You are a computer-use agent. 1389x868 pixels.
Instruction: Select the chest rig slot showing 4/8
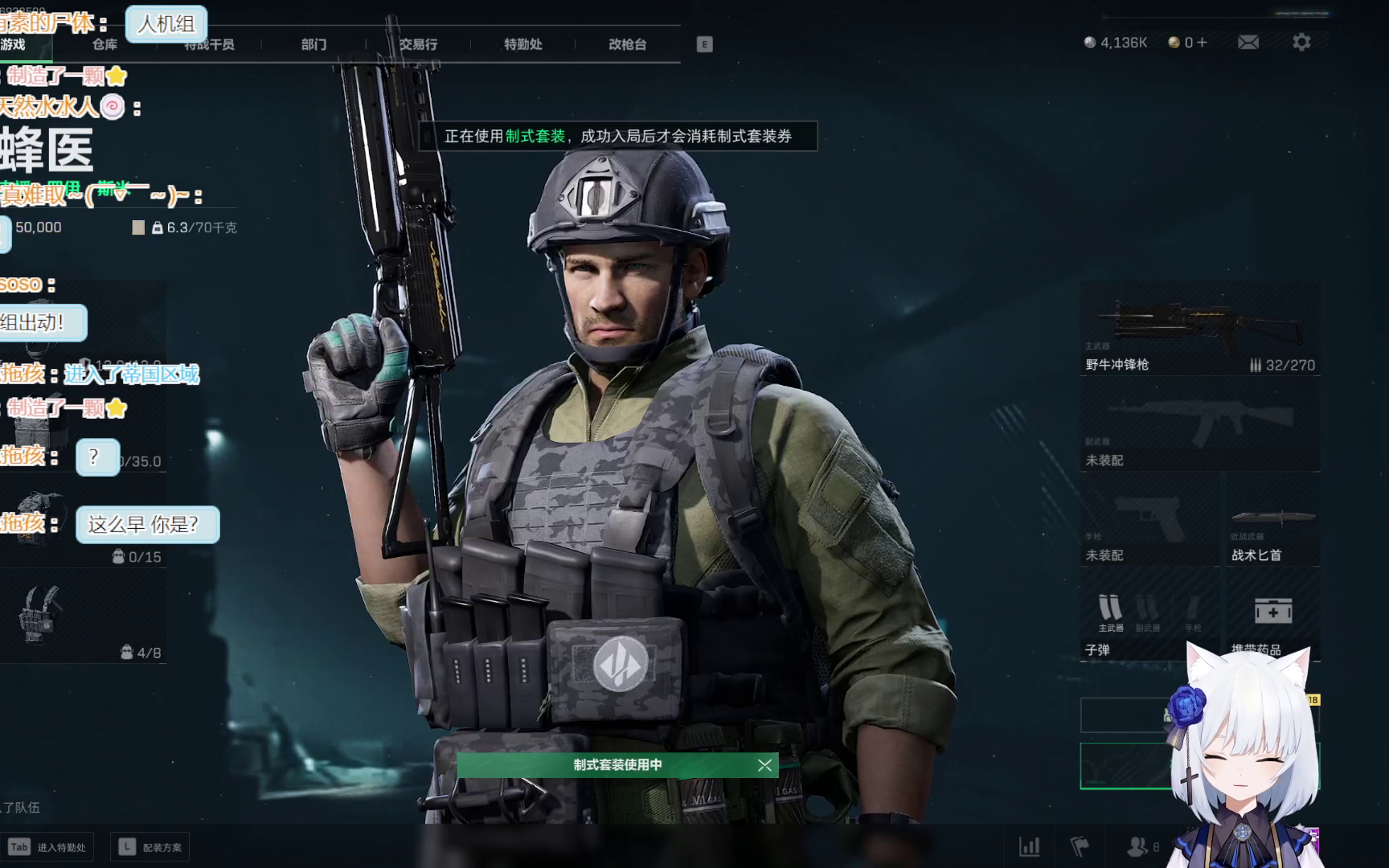[80, 616]
